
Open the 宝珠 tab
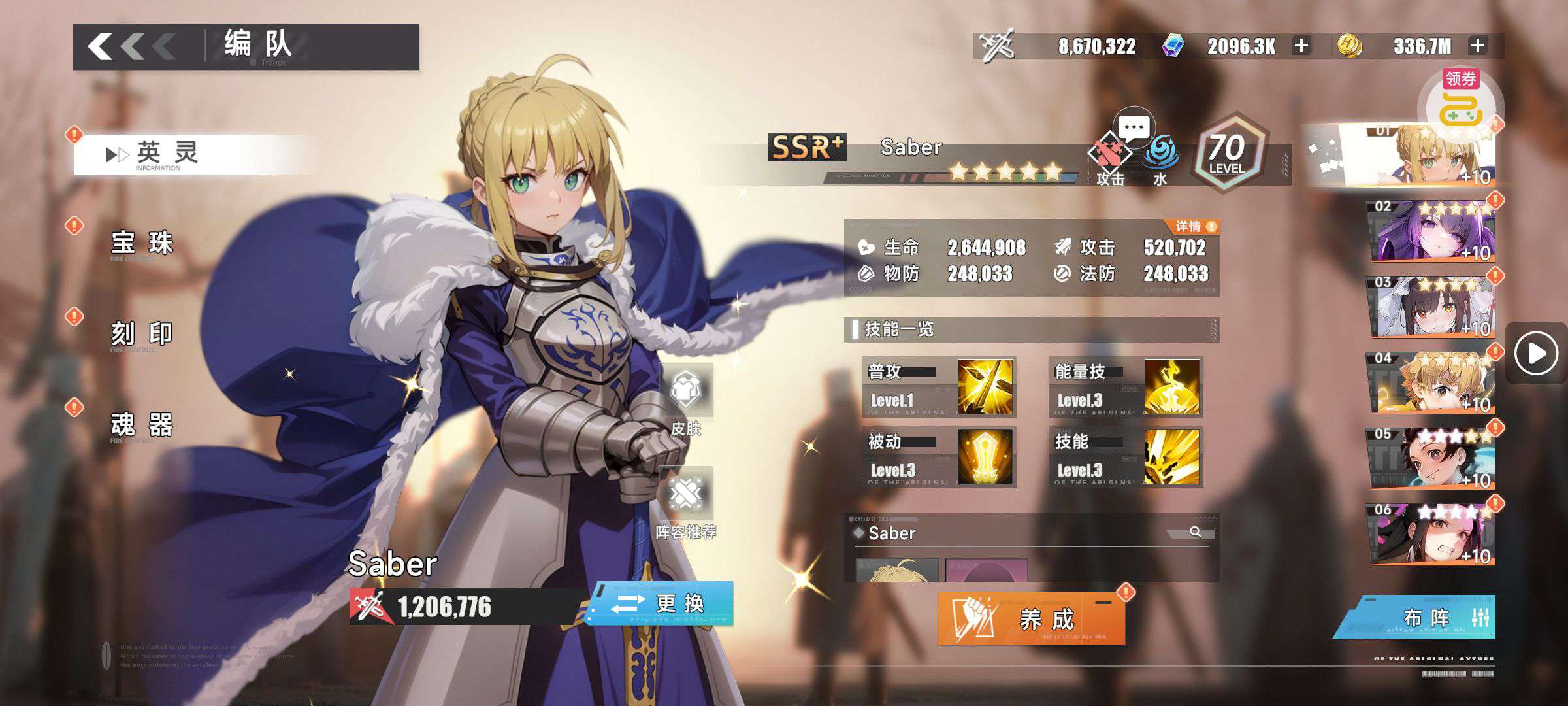142,244
